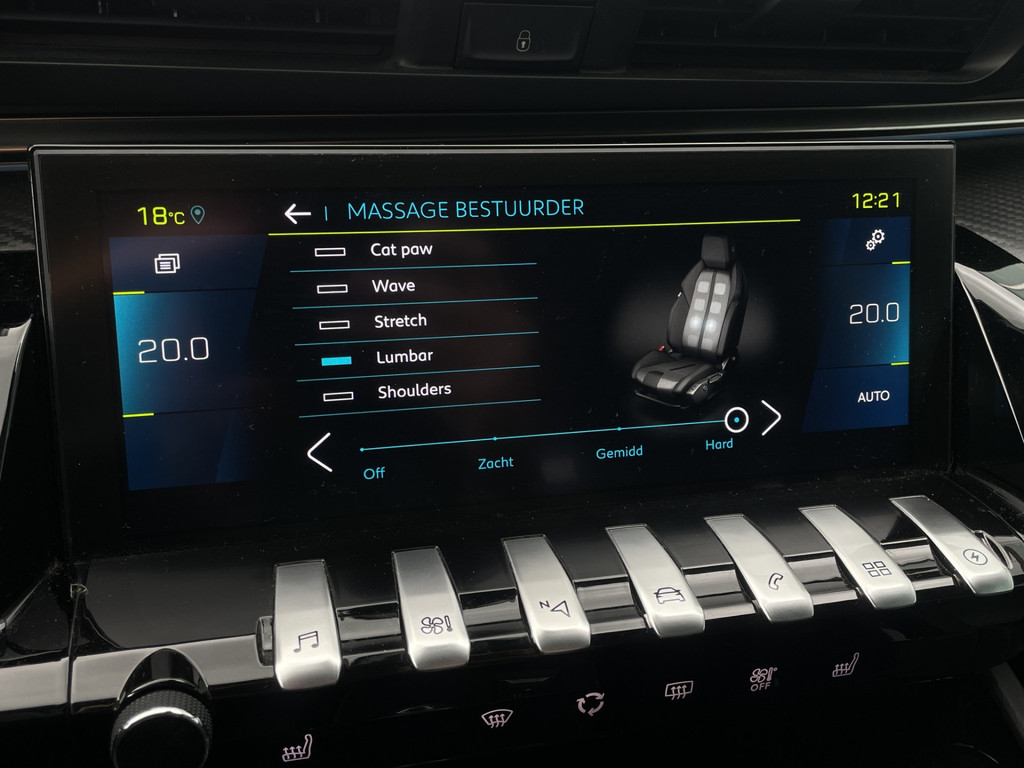Go back using the arrow beside Massage Bestuurder
This screenshot has height=768, width=1024.
pos(297,213)
